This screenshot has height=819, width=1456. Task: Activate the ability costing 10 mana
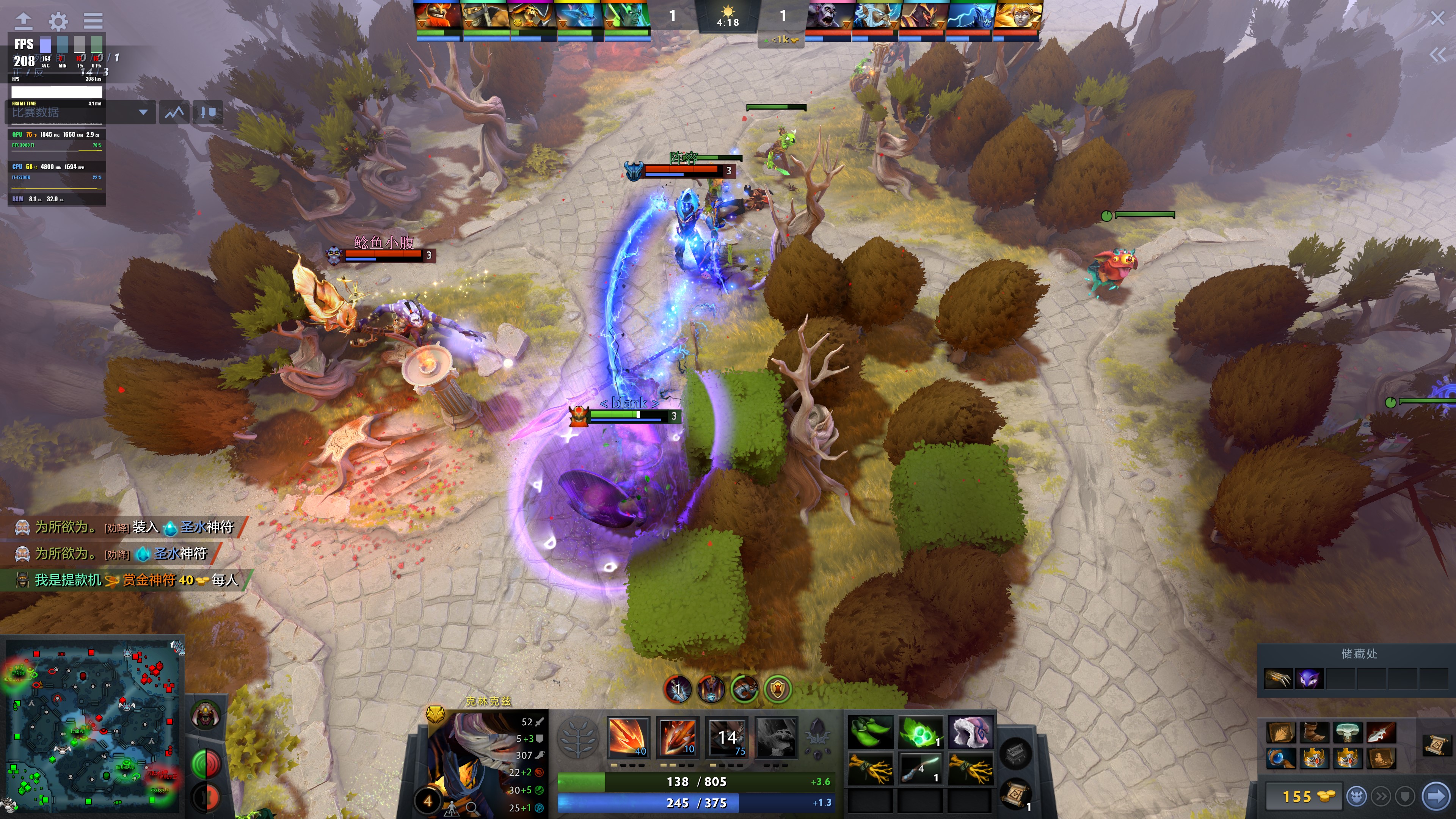click(678, 737)
